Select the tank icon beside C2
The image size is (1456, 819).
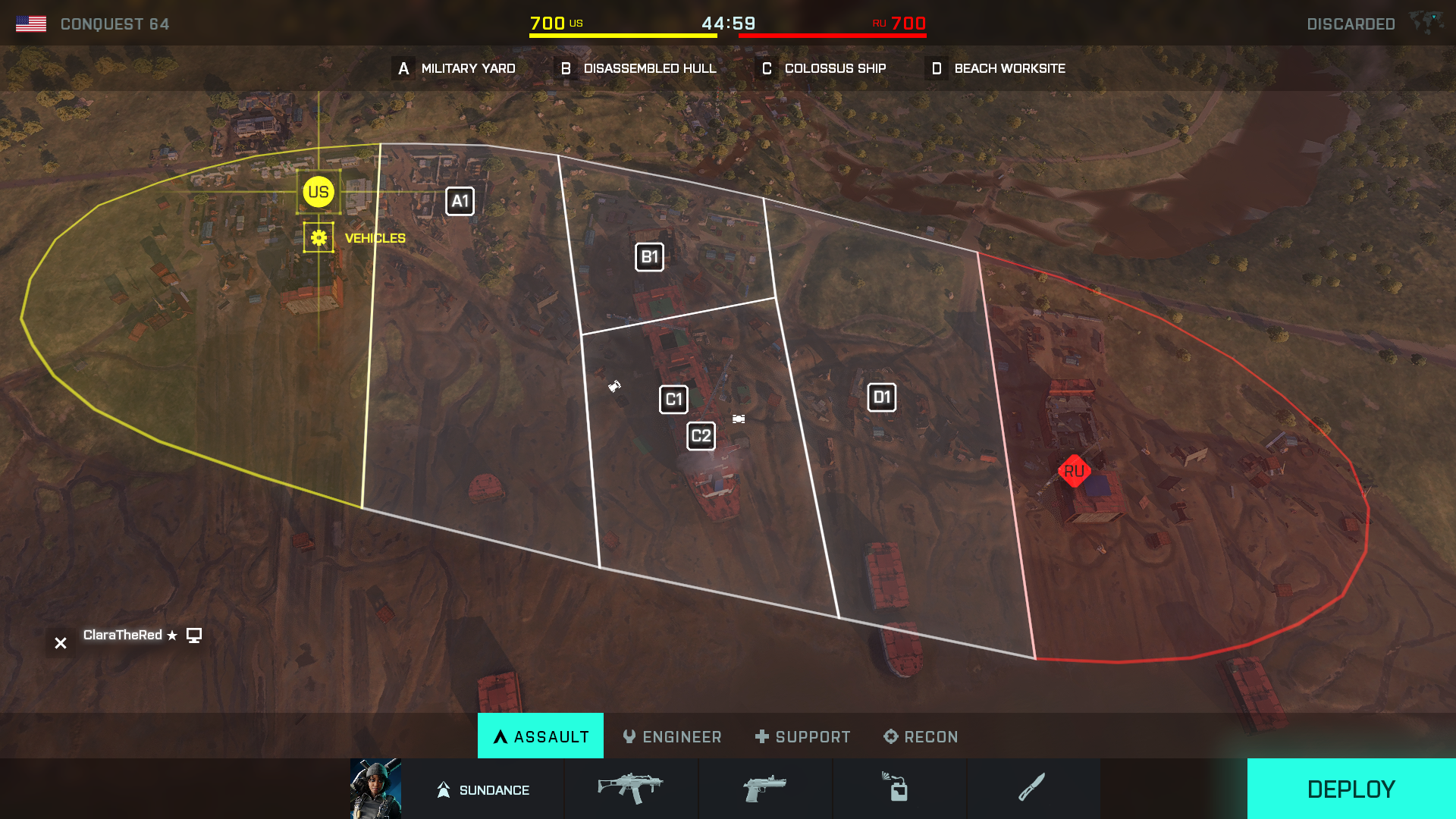point(738,418)
